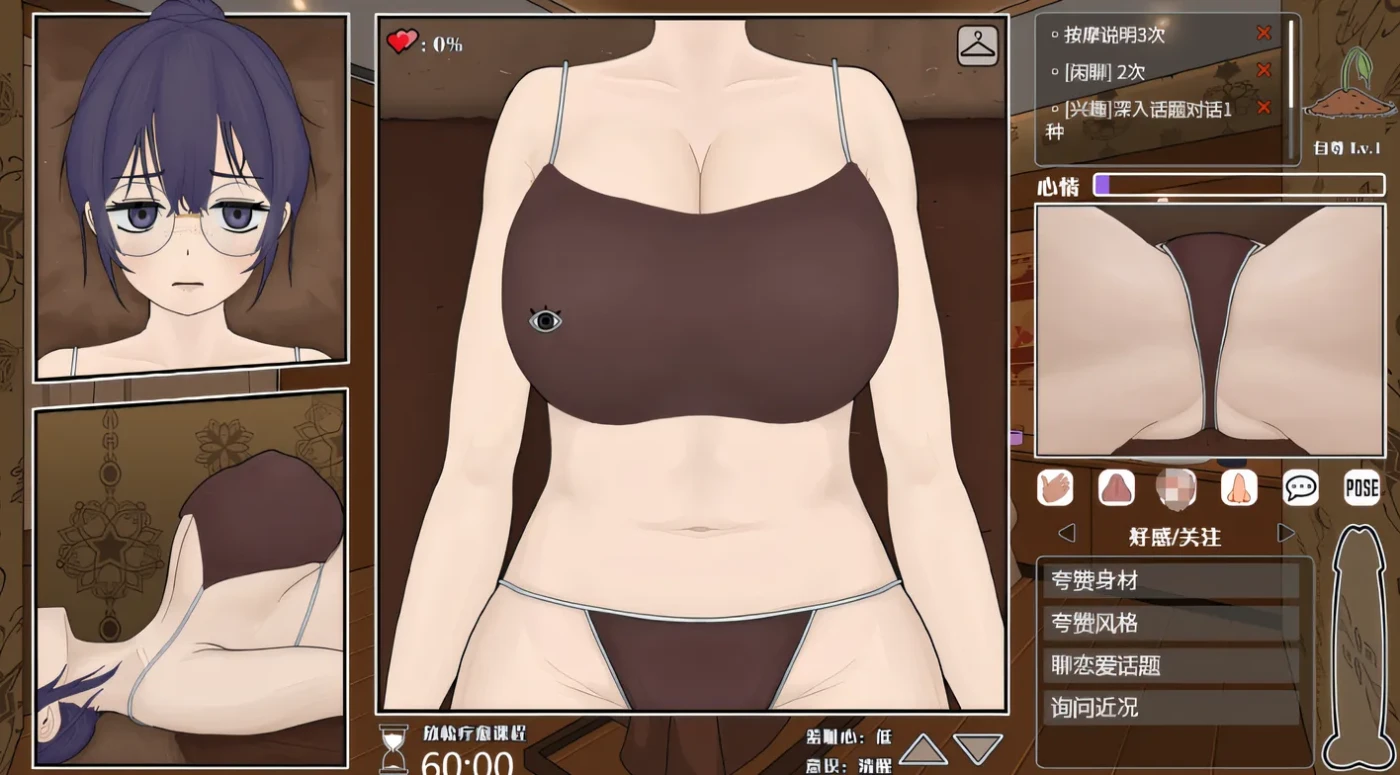Image resolution: width=1400 pixels, height=775 pixels.
Task: Select the 夸赞身材 option
Action: pos(1172,580)
